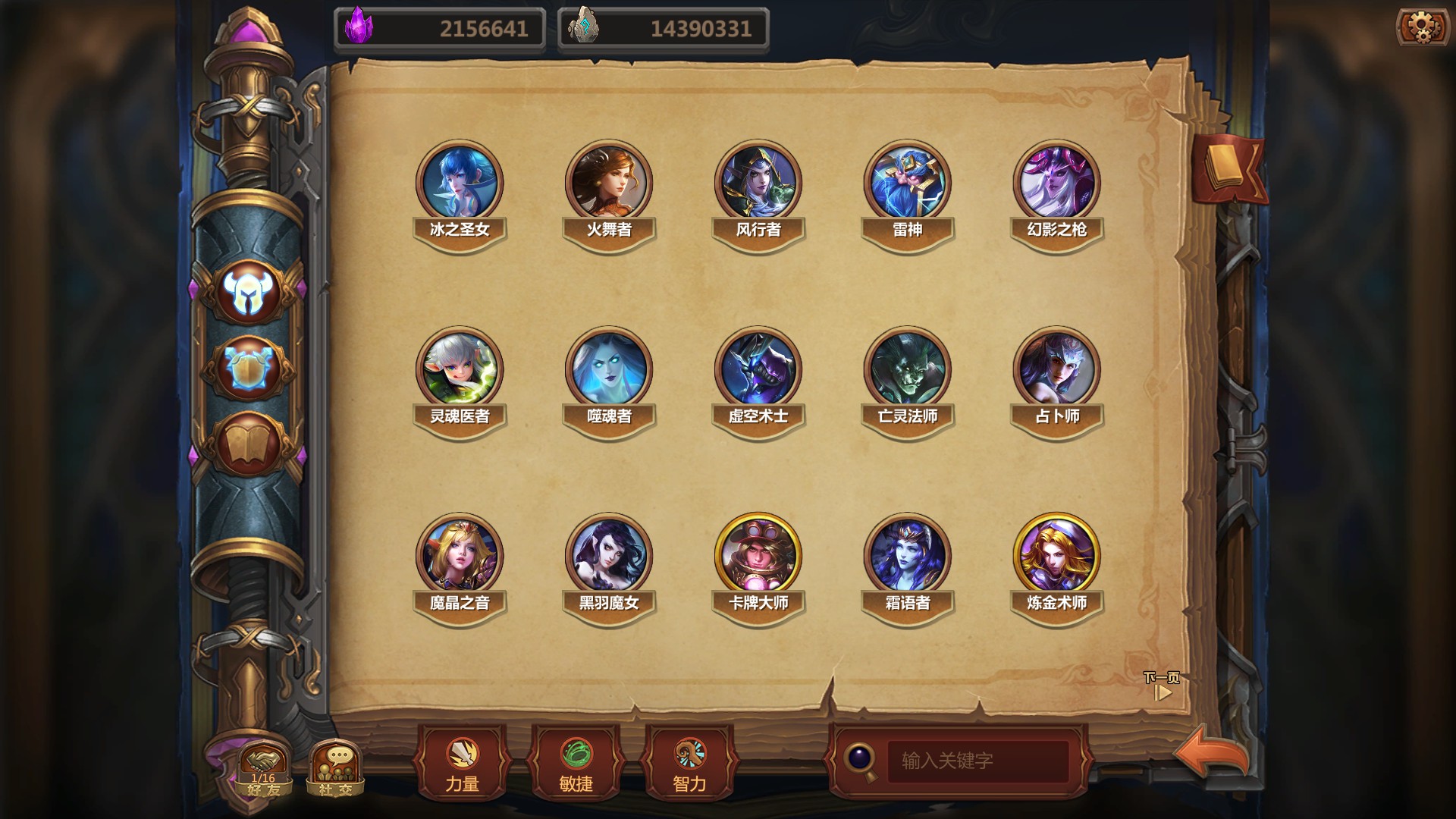
Task: Click the magnifying glass search icon
Action: coord(861,759)
